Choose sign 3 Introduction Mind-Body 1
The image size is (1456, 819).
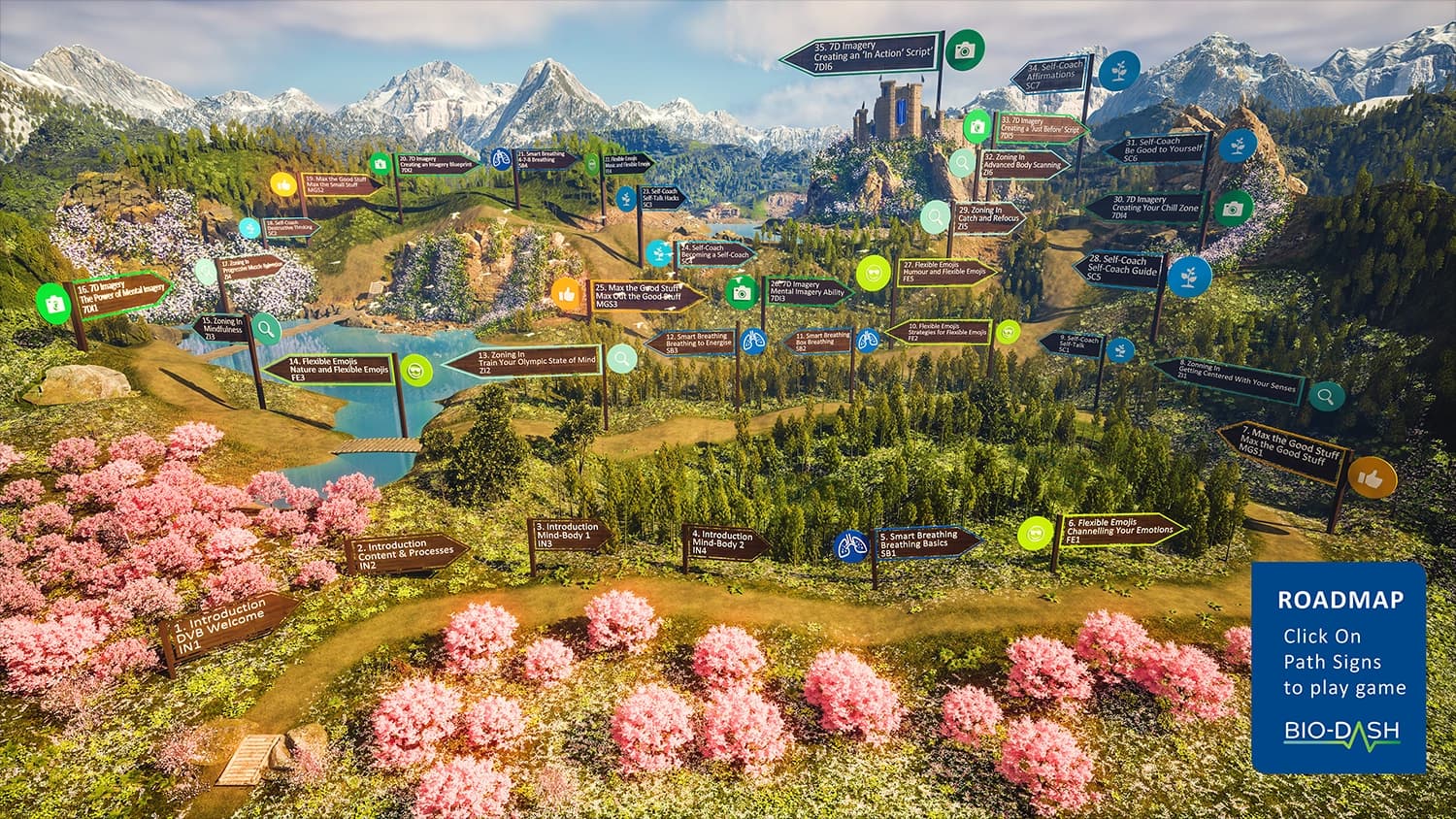click(x=571, y=535)
